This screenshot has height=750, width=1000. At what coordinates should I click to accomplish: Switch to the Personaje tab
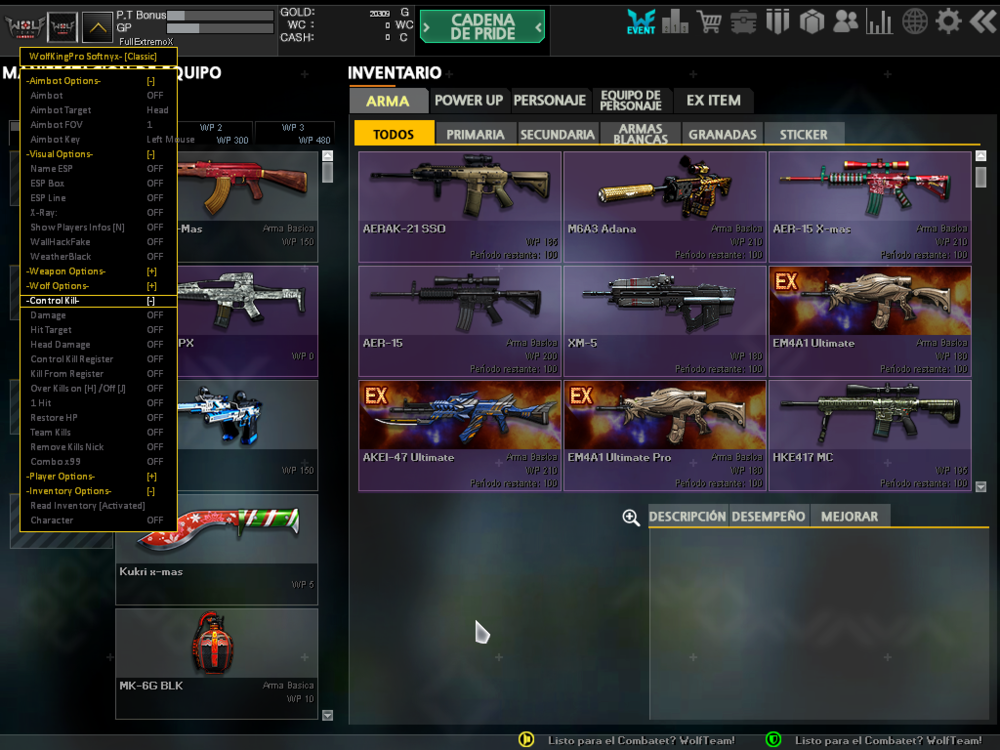(549, 101)
